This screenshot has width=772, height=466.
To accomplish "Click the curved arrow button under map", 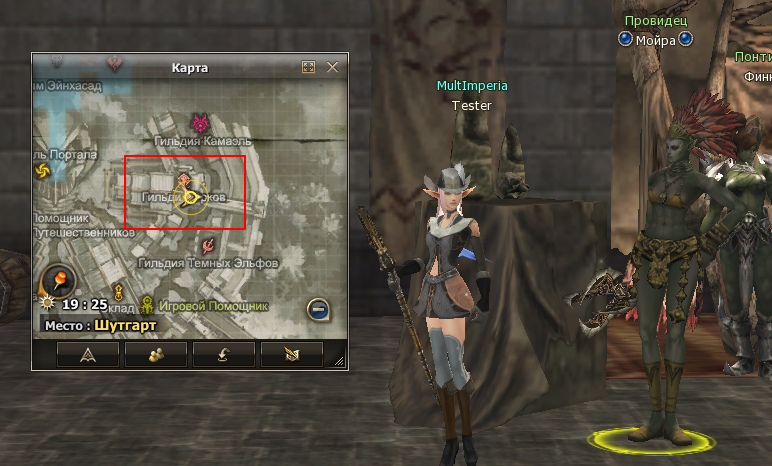I will [x=224, y=354].
